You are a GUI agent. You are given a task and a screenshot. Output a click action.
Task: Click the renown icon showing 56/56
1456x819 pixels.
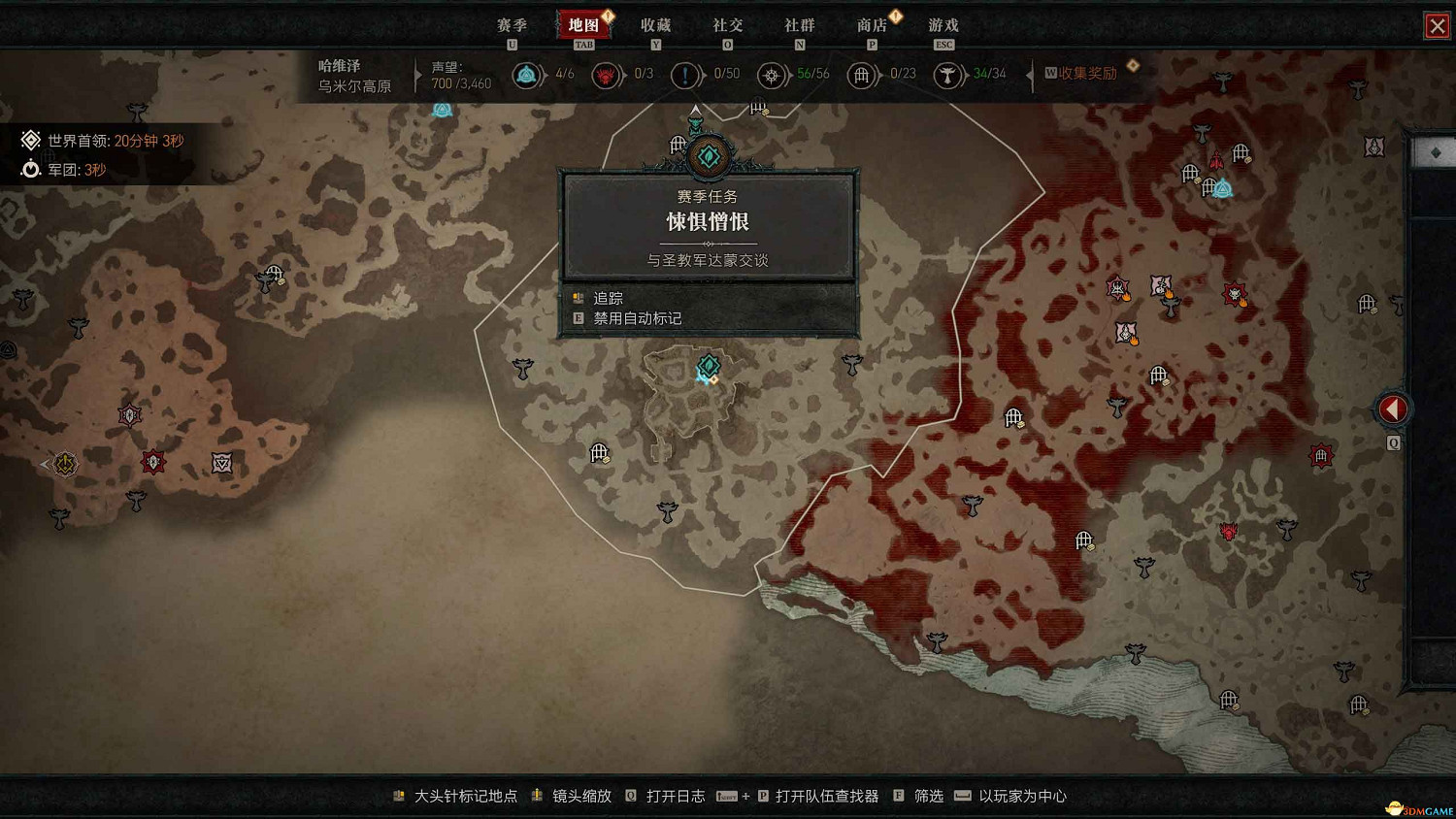pyautogui.click(x=773, y=74)
